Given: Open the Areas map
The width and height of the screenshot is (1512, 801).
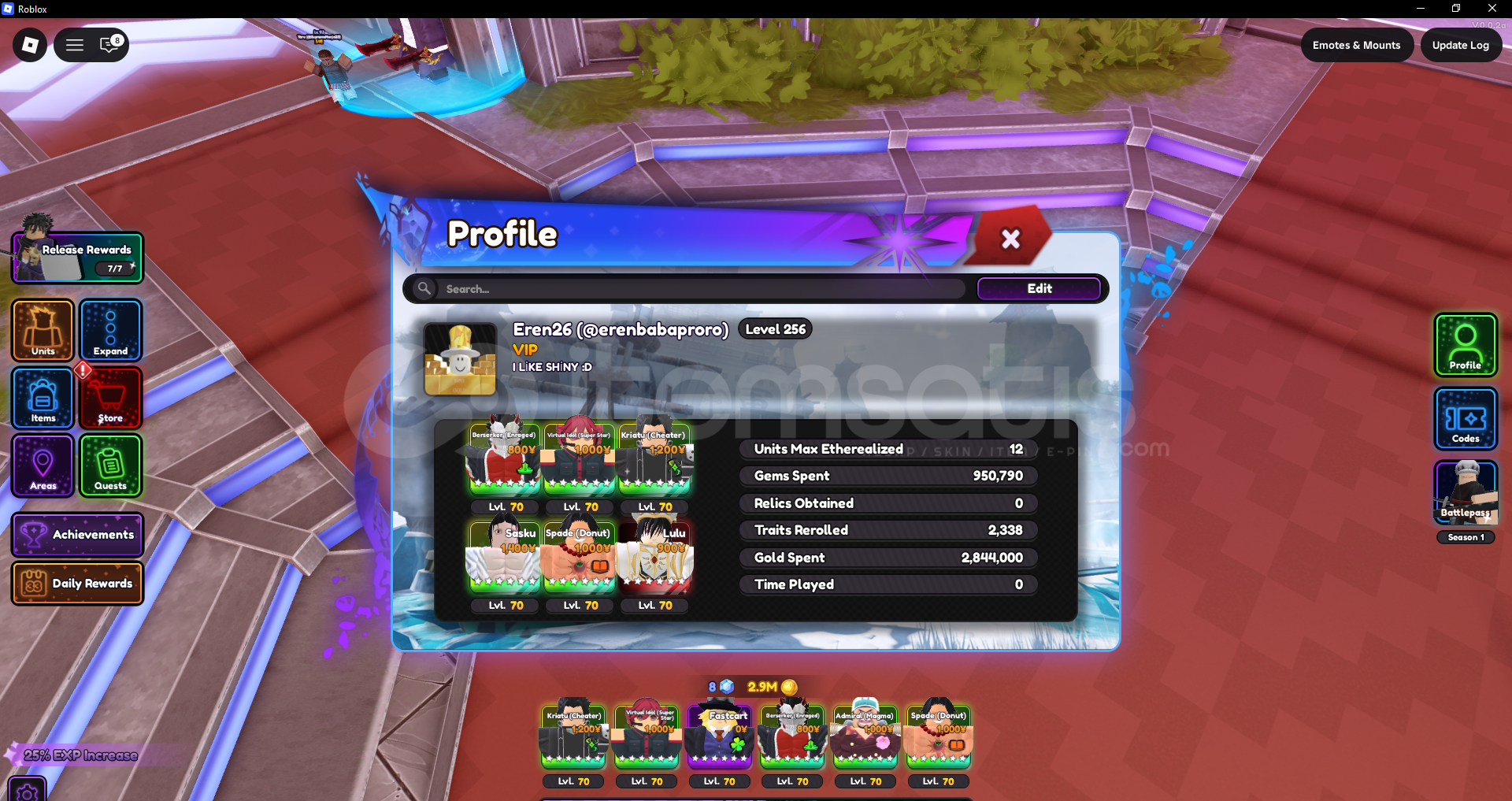Looking at the screenshot, I should point(42,466).
